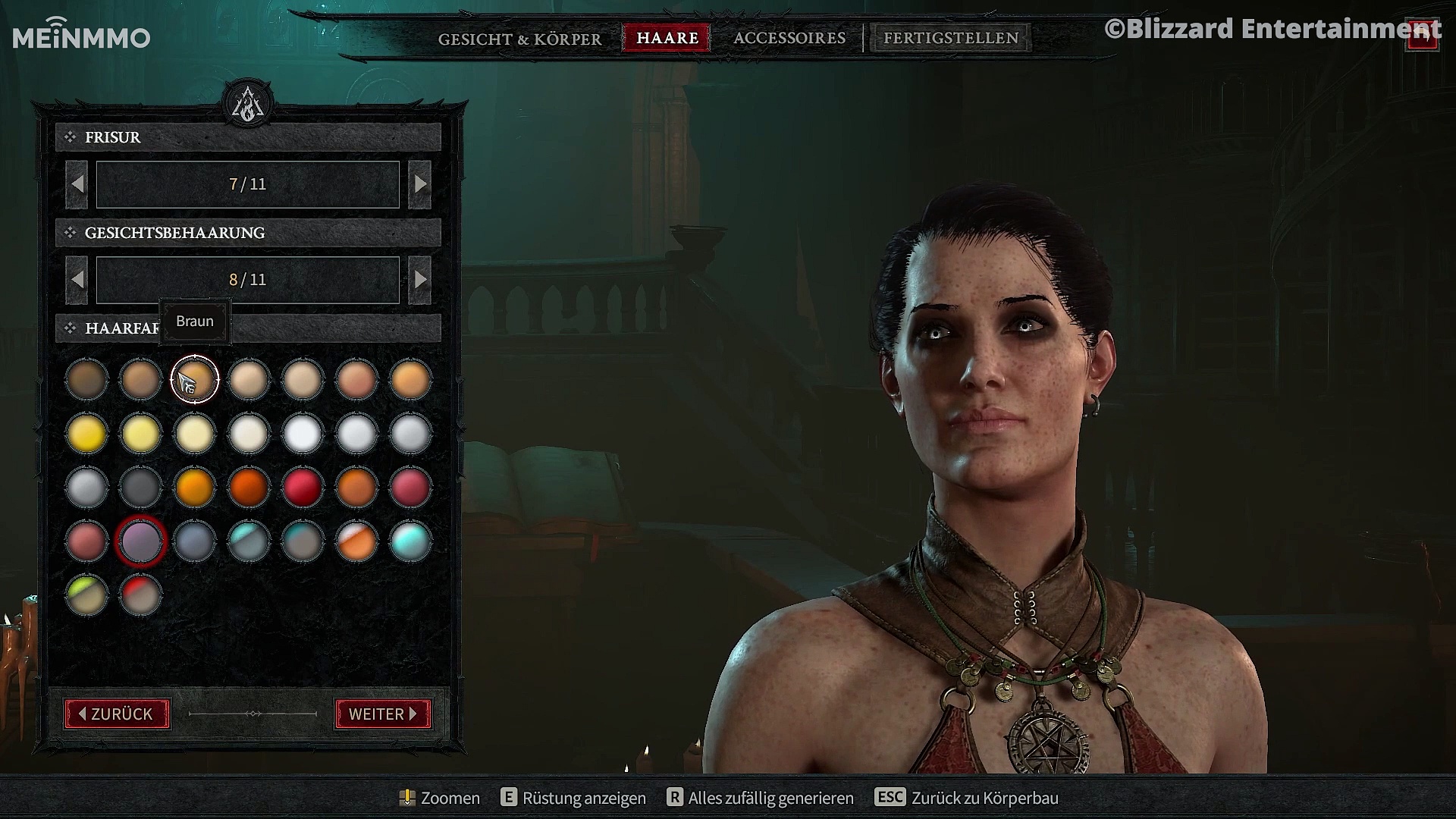Select the orange and white split swatch
The width and height of the screenshot is (1456, 819).
356,541
